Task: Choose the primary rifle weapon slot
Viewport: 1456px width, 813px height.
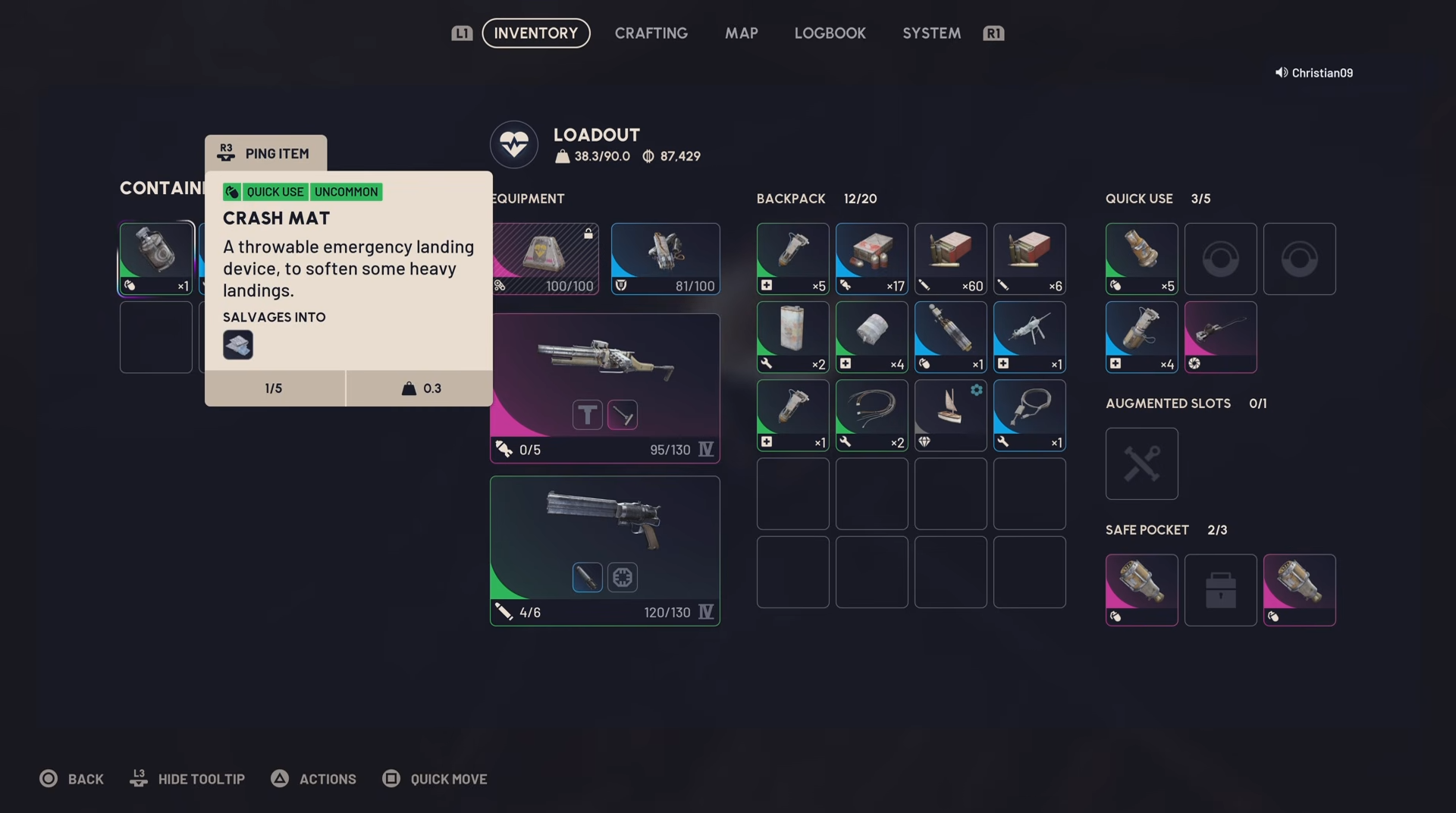Action: pos(604,388)
